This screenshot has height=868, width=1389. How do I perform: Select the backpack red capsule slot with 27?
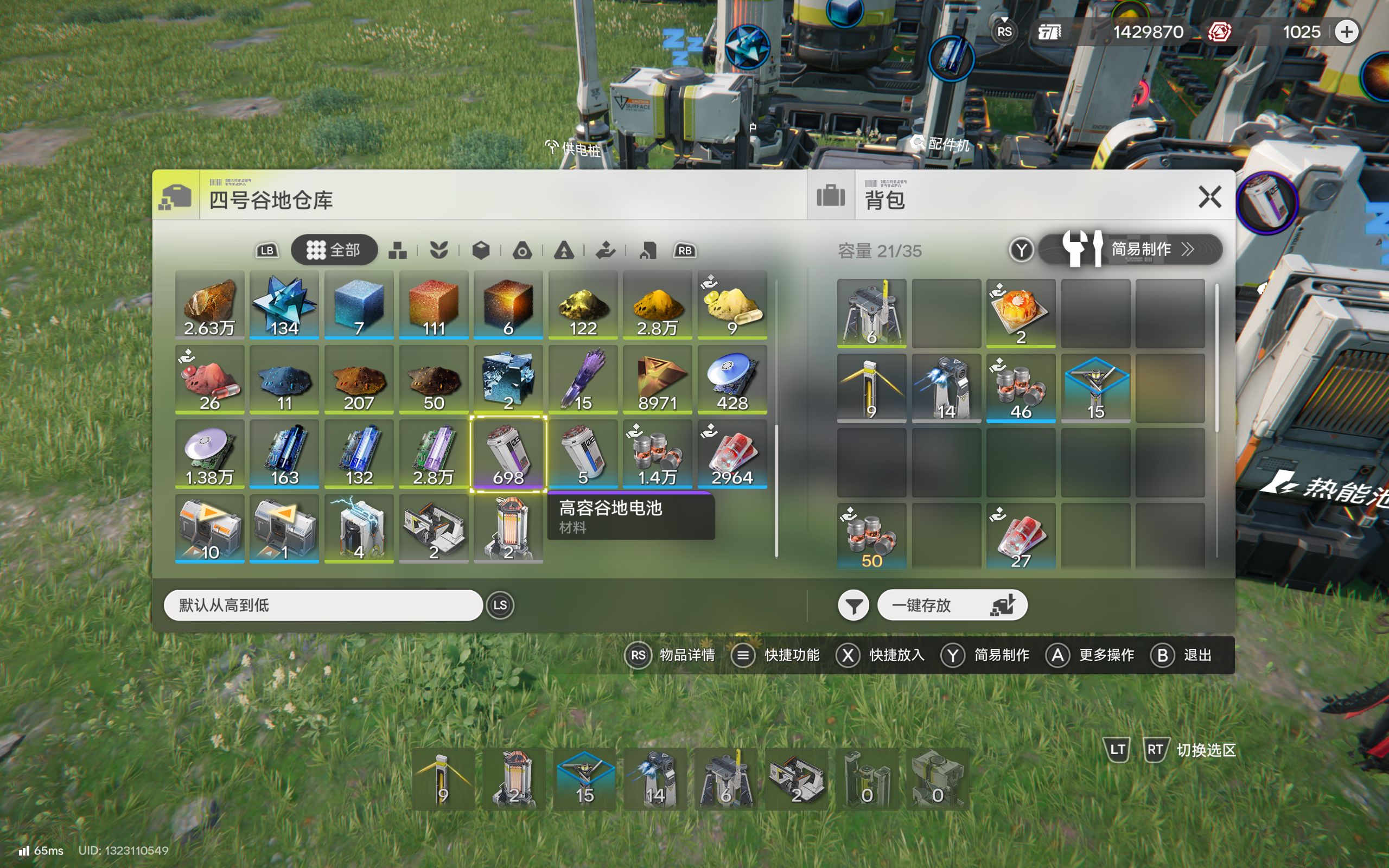click(x=1021, y=537)
